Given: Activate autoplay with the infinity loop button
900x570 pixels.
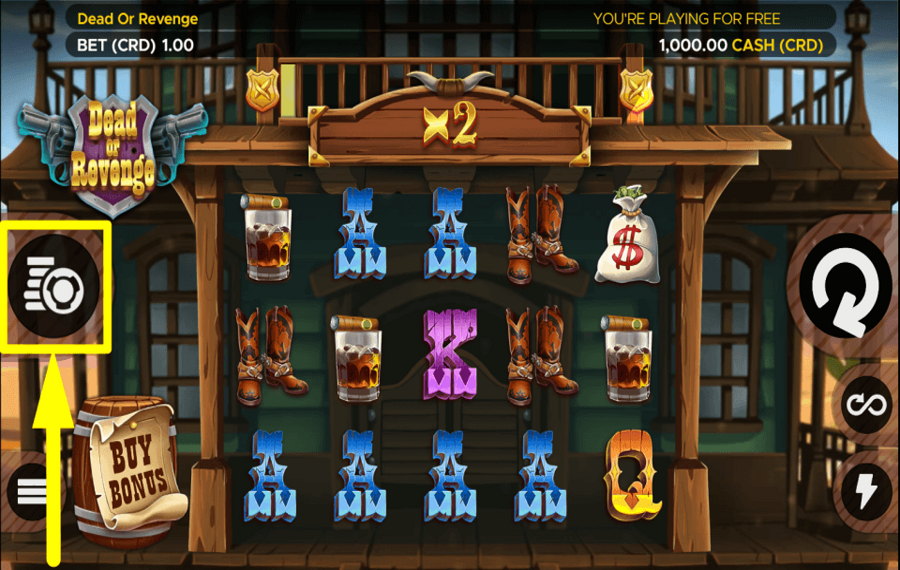Looking at the screenshot, I should 864,405.
